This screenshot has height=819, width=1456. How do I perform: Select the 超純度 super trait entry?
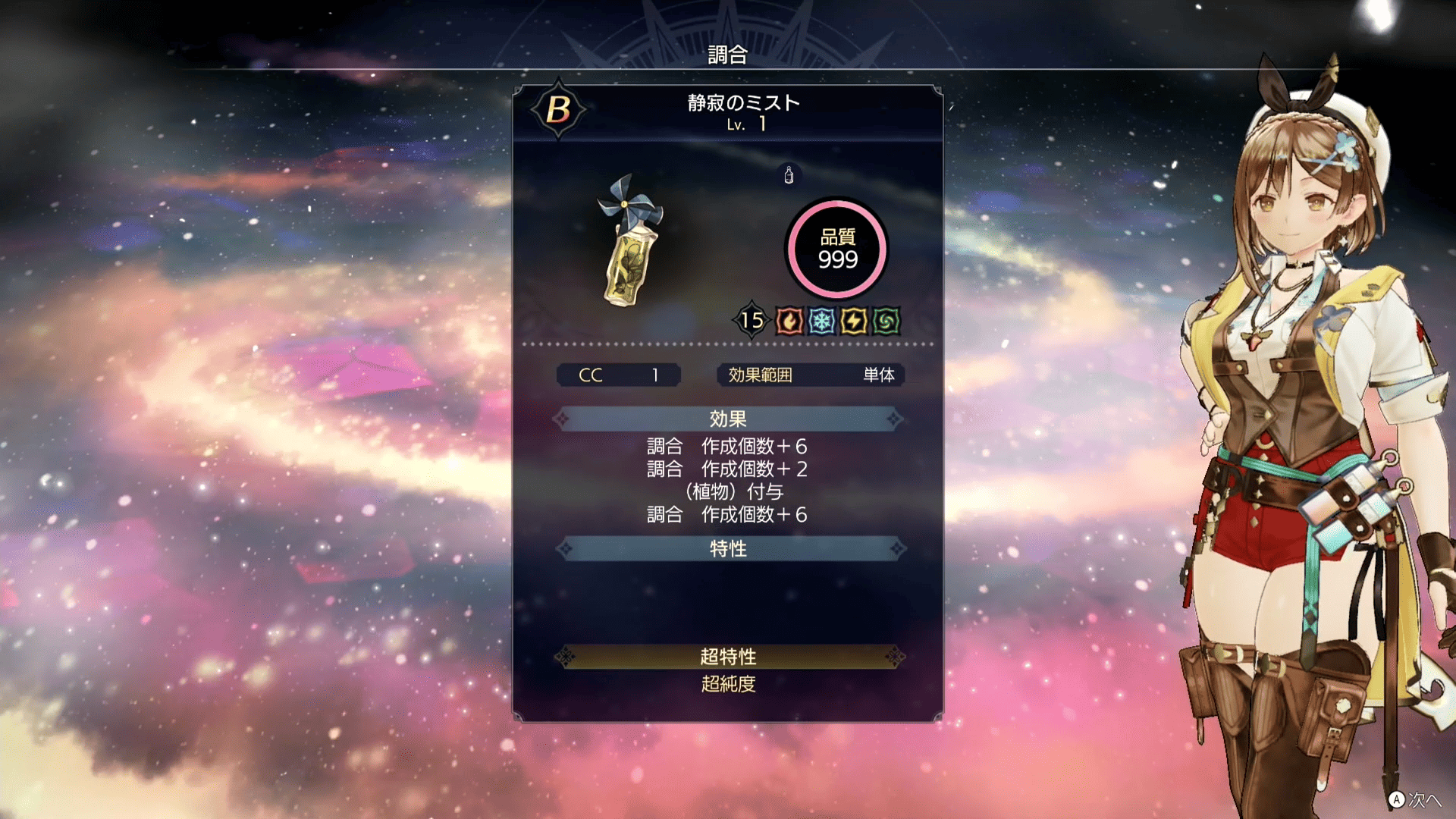pos(728,684)
